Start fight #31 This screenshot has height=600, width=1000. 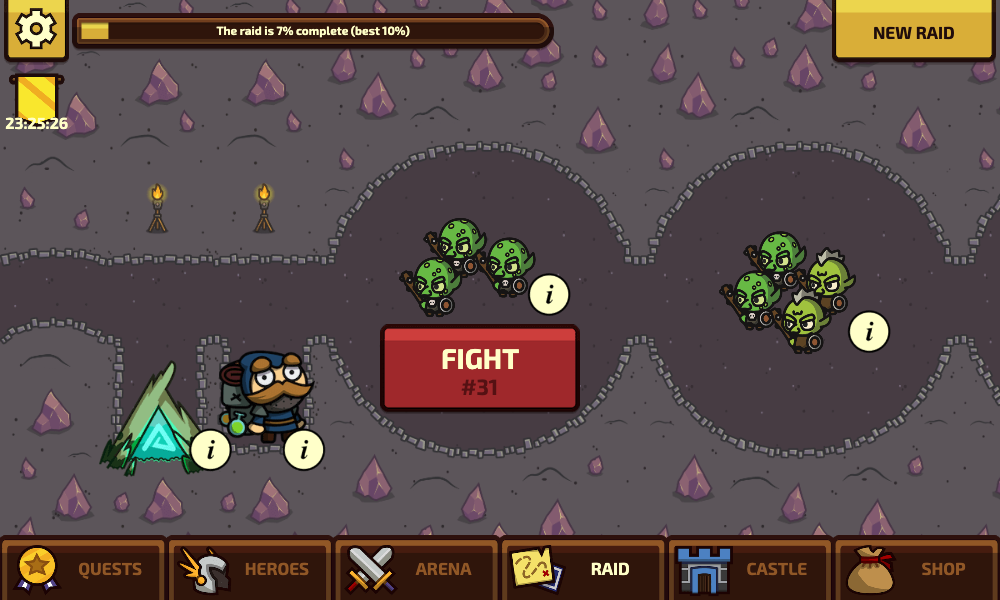480,368
